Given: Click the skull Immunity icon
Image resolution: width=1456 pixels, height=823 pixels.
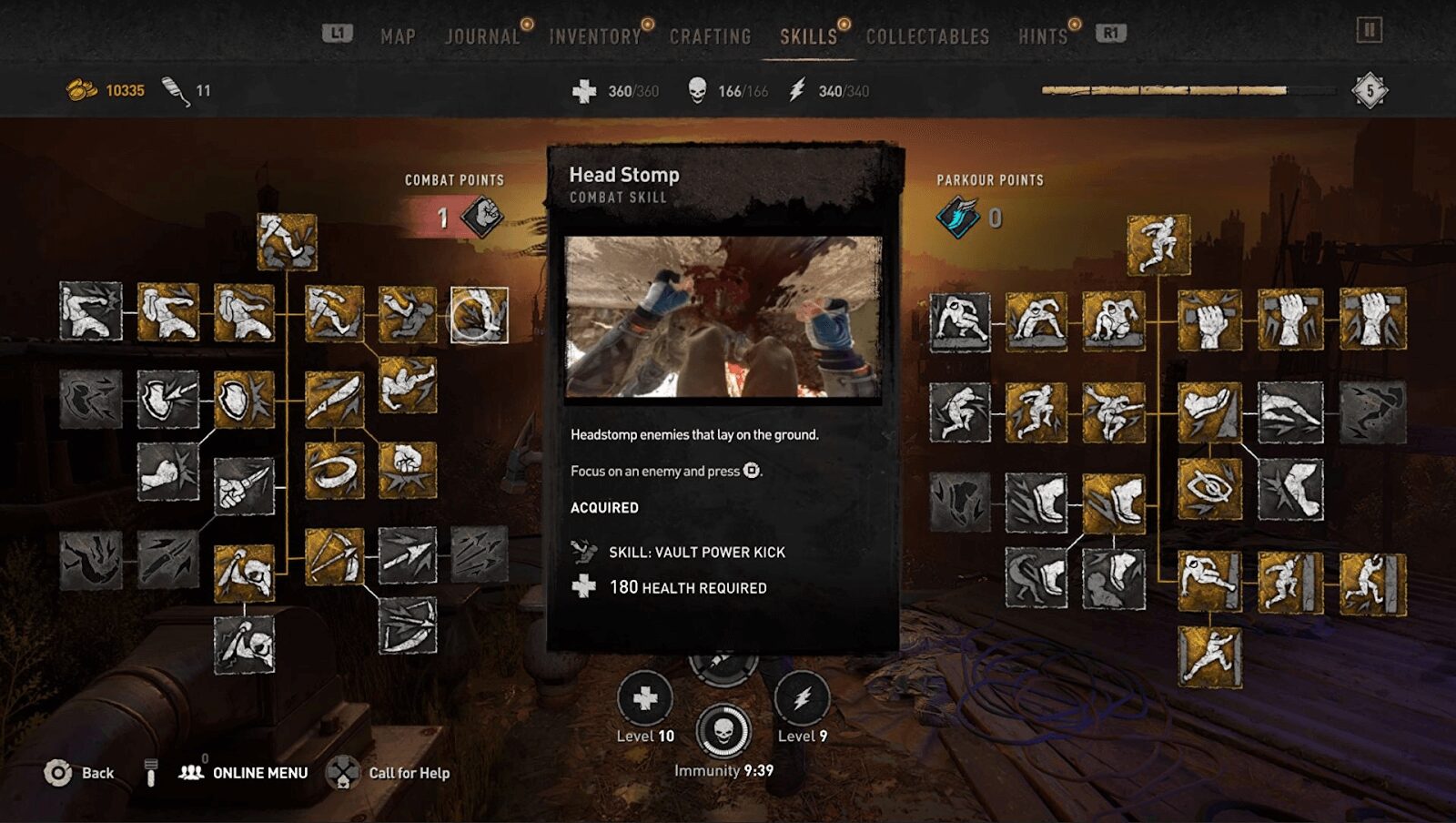Looking at the screenshot, I should pos(723,731).
